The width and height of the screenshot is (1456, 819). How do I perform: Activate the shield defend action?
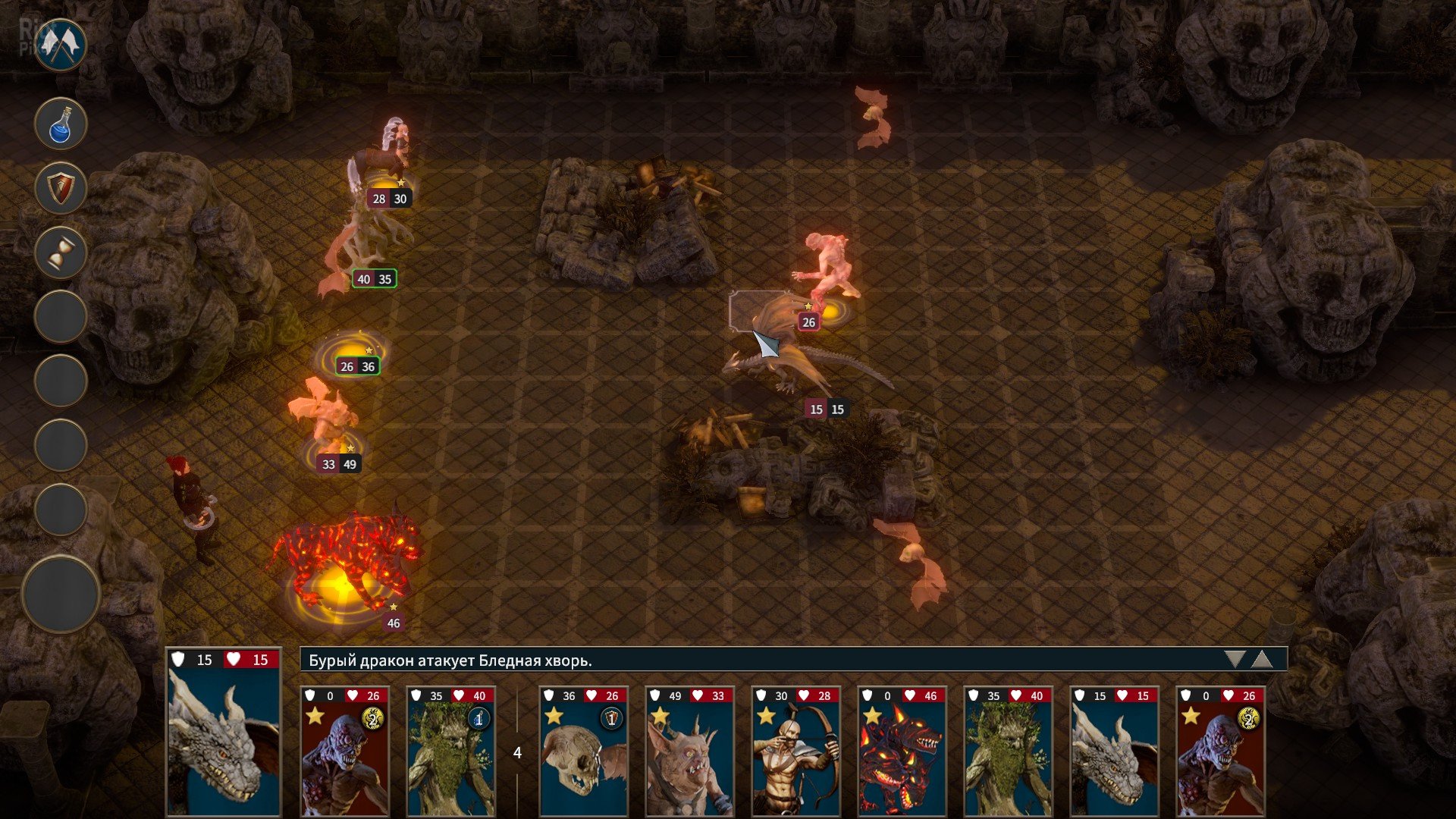pos(61,188)
